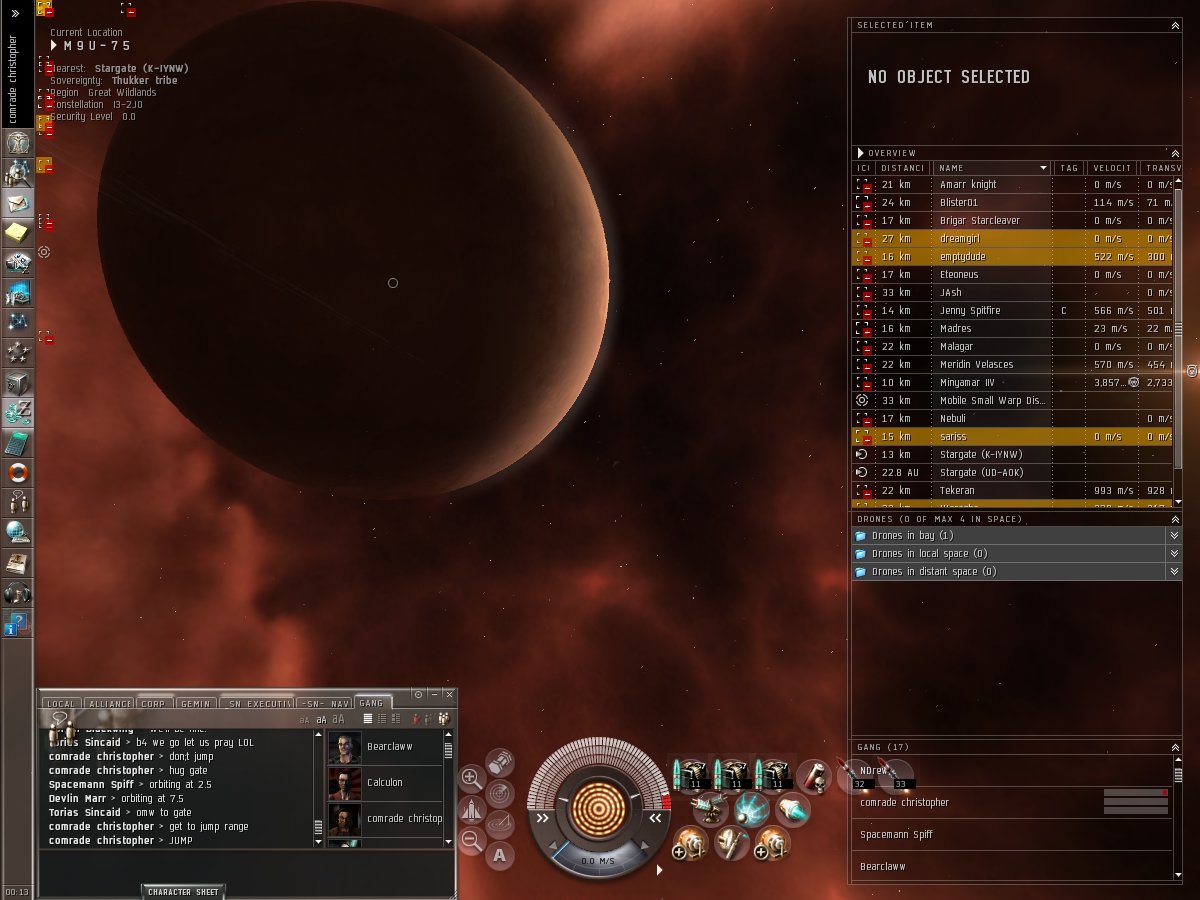
Task: Open the Alliance chat channel tab
Action: (x=109, y=704)
